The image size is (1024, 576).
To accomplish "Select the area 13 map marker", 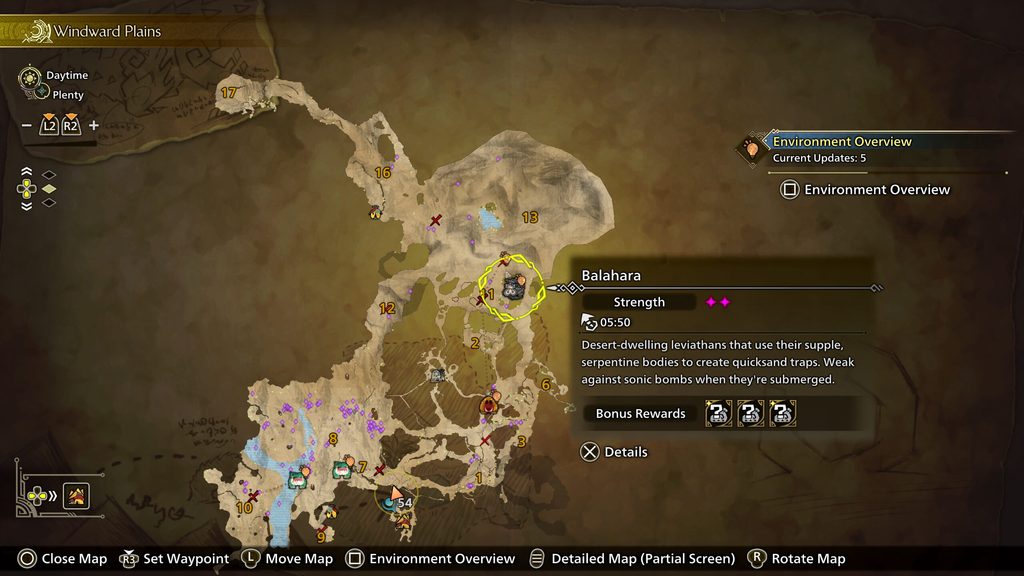I will (530, 217).
